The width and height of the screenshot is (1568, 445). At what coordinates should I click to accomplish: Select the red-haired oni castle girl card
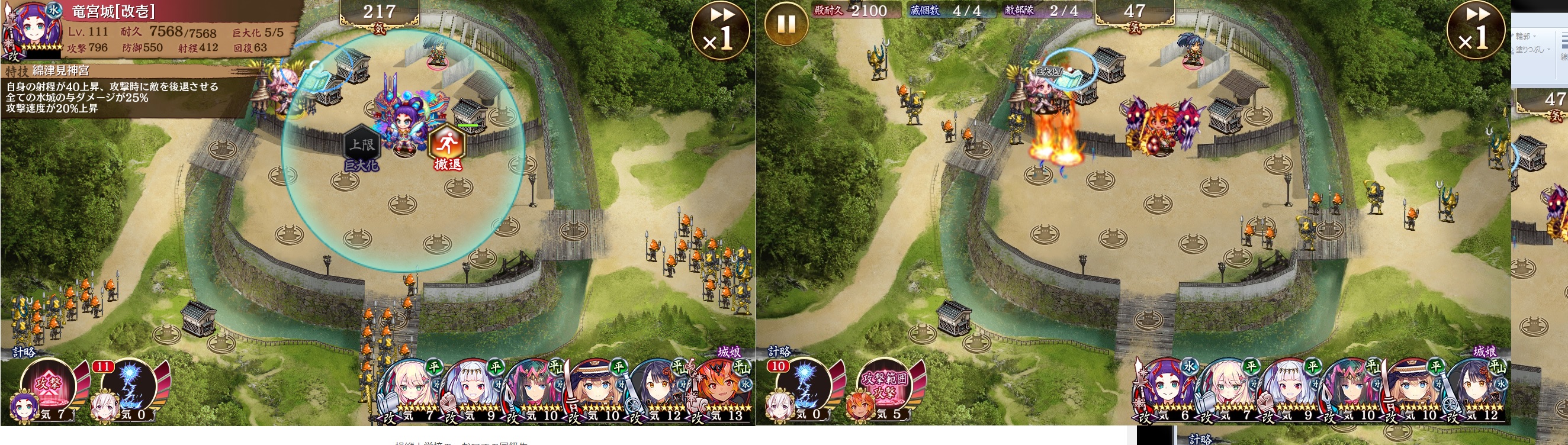723,388
